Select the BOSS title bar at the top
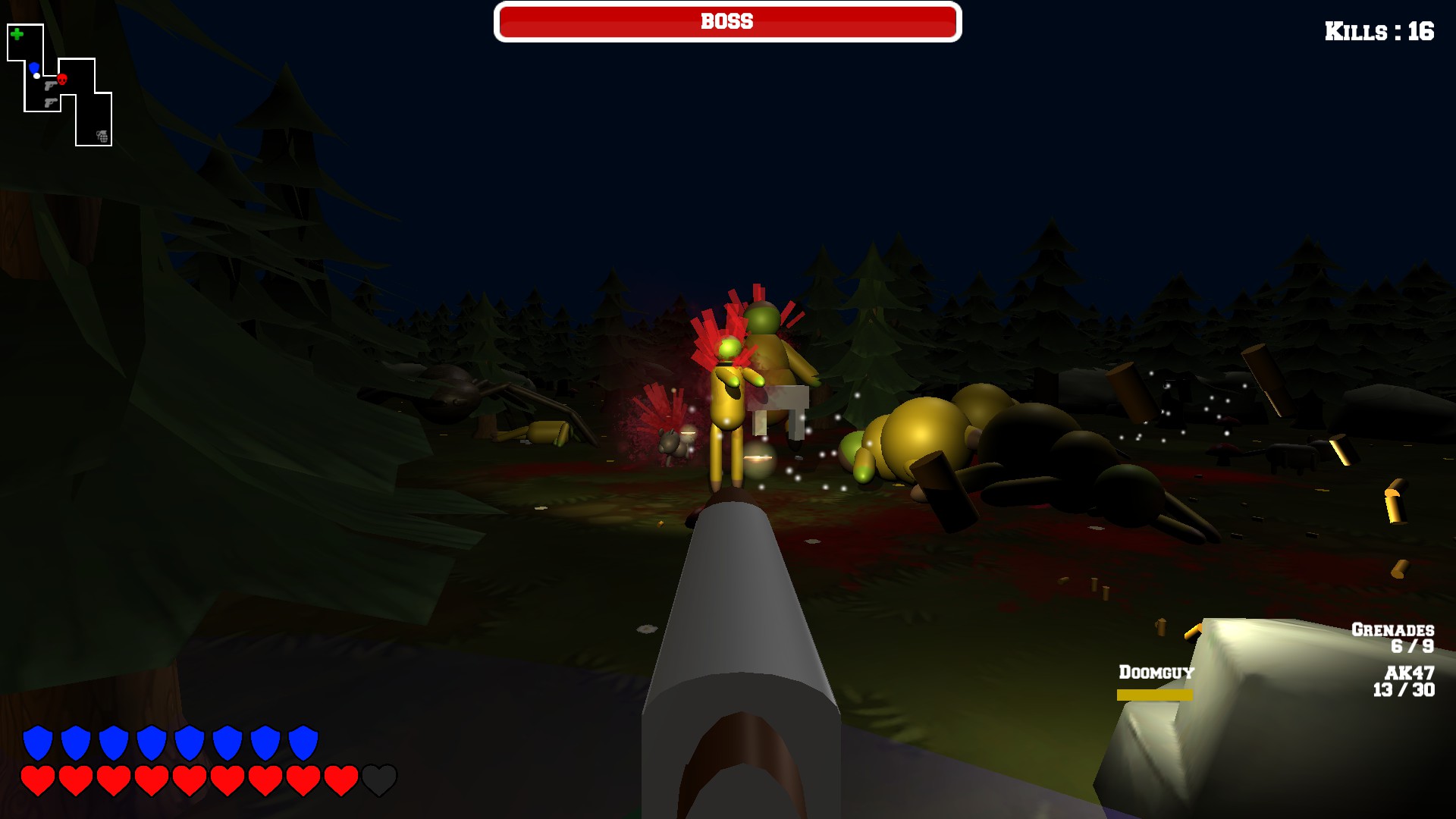This screenshot has height=819, width=1456. [726, 21]
